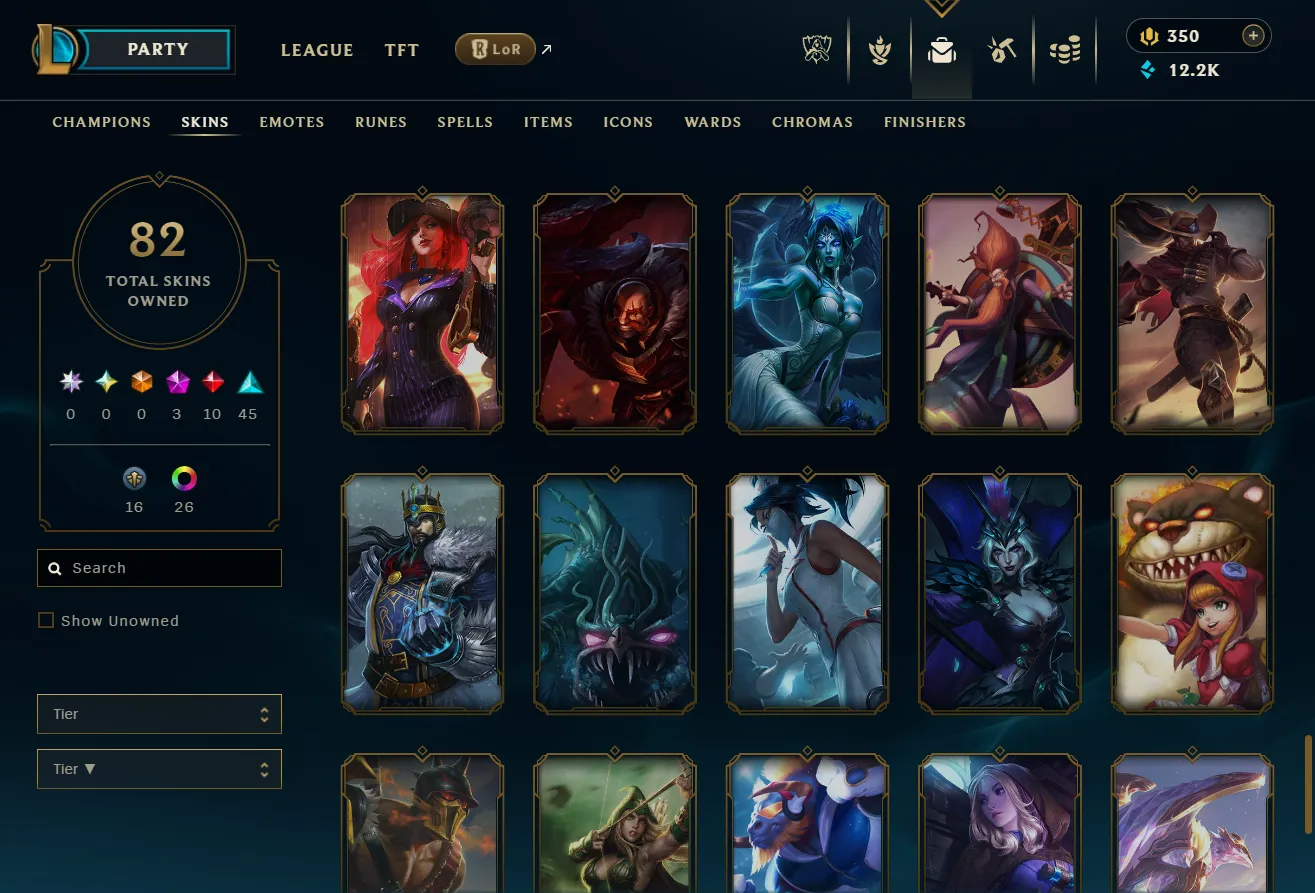Open the first Tier filter dropdown
Image resolution: width=1315 pixels, height=893 pixels.
pyautogui.click(x=159, y=714)
